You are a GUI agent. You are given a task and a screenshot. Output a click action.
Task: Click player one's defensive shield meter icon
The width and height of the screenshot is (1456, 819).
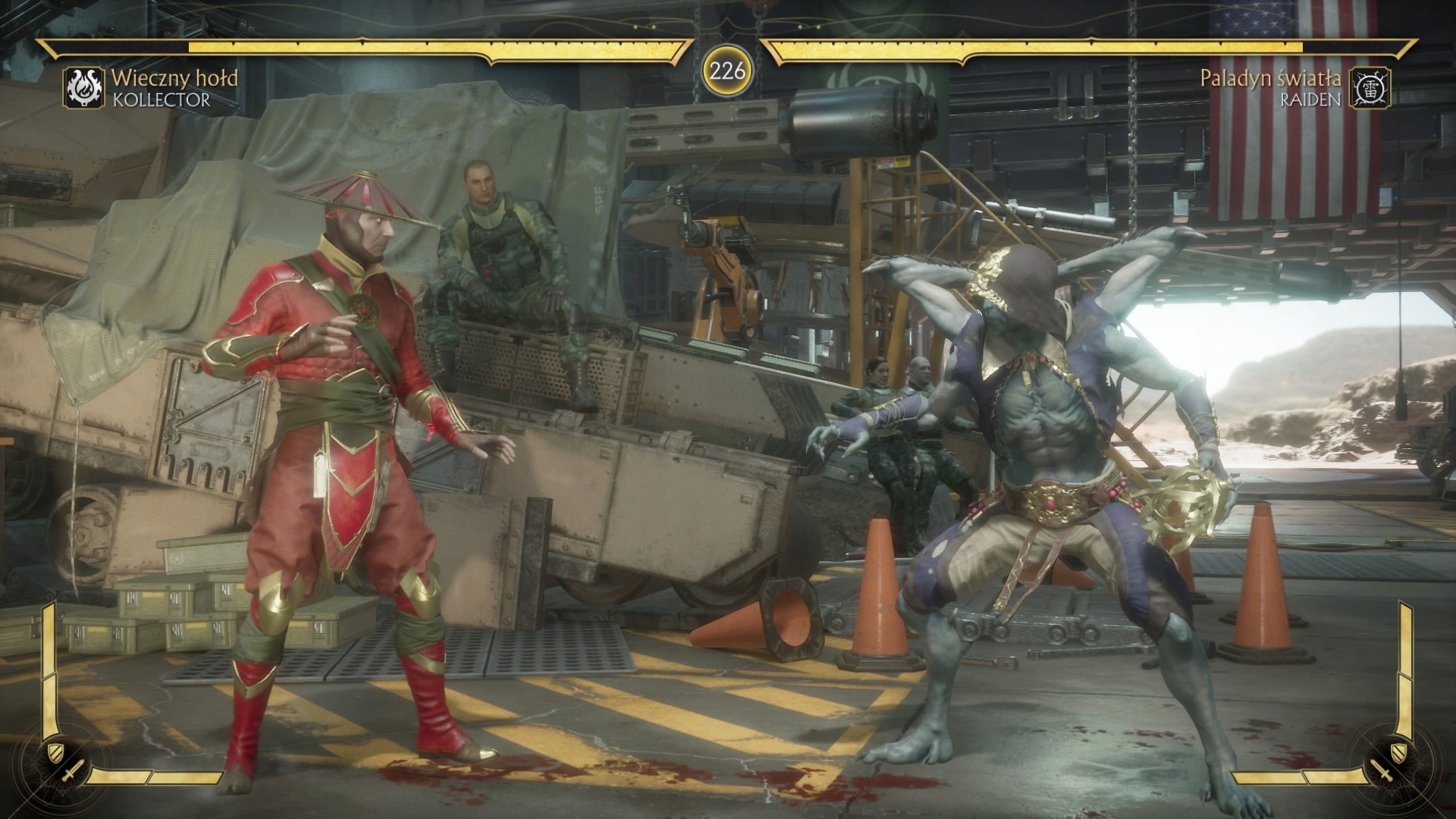55,752
